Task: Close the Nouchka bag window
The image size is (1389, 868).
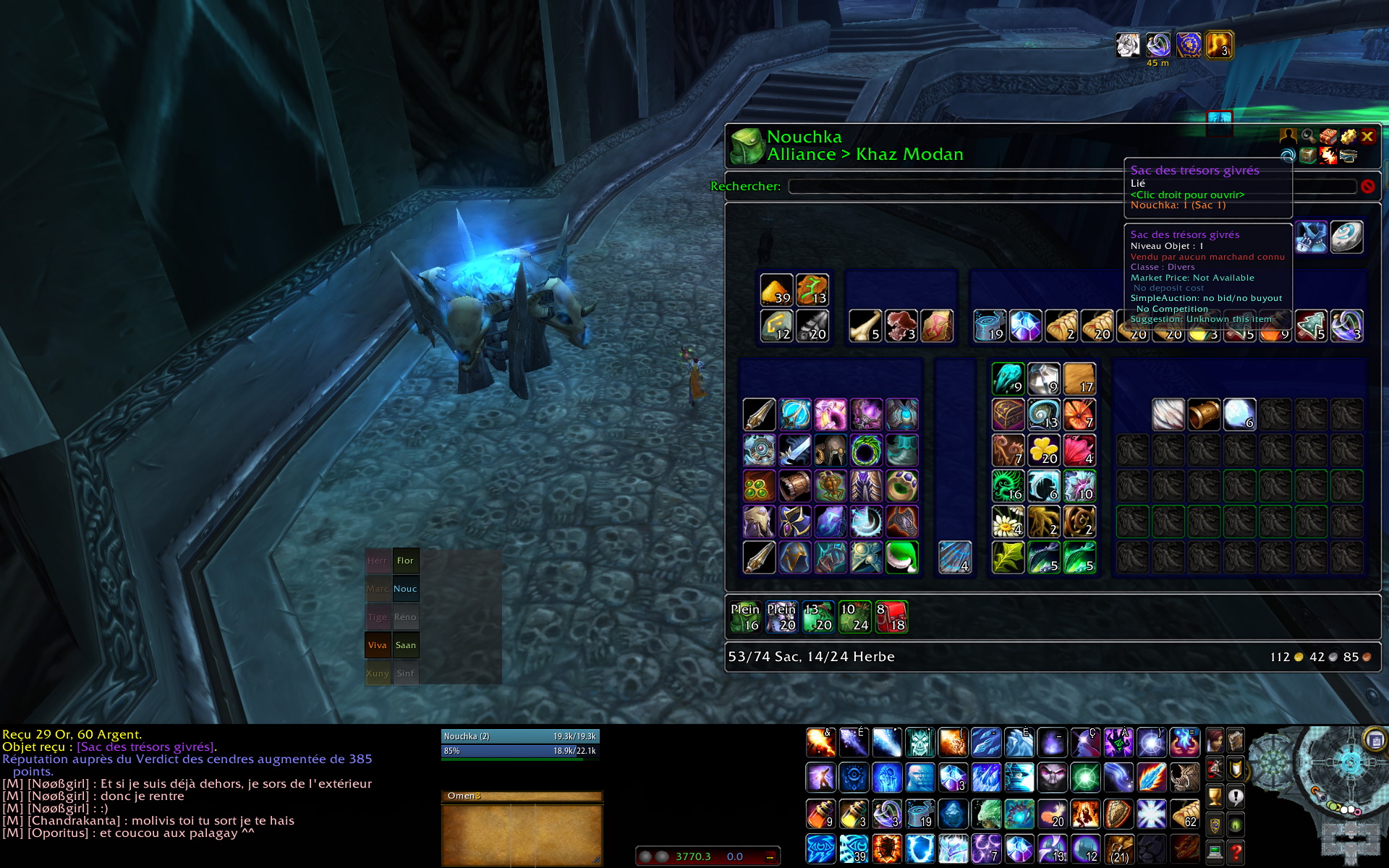Action: [1367, 136]
